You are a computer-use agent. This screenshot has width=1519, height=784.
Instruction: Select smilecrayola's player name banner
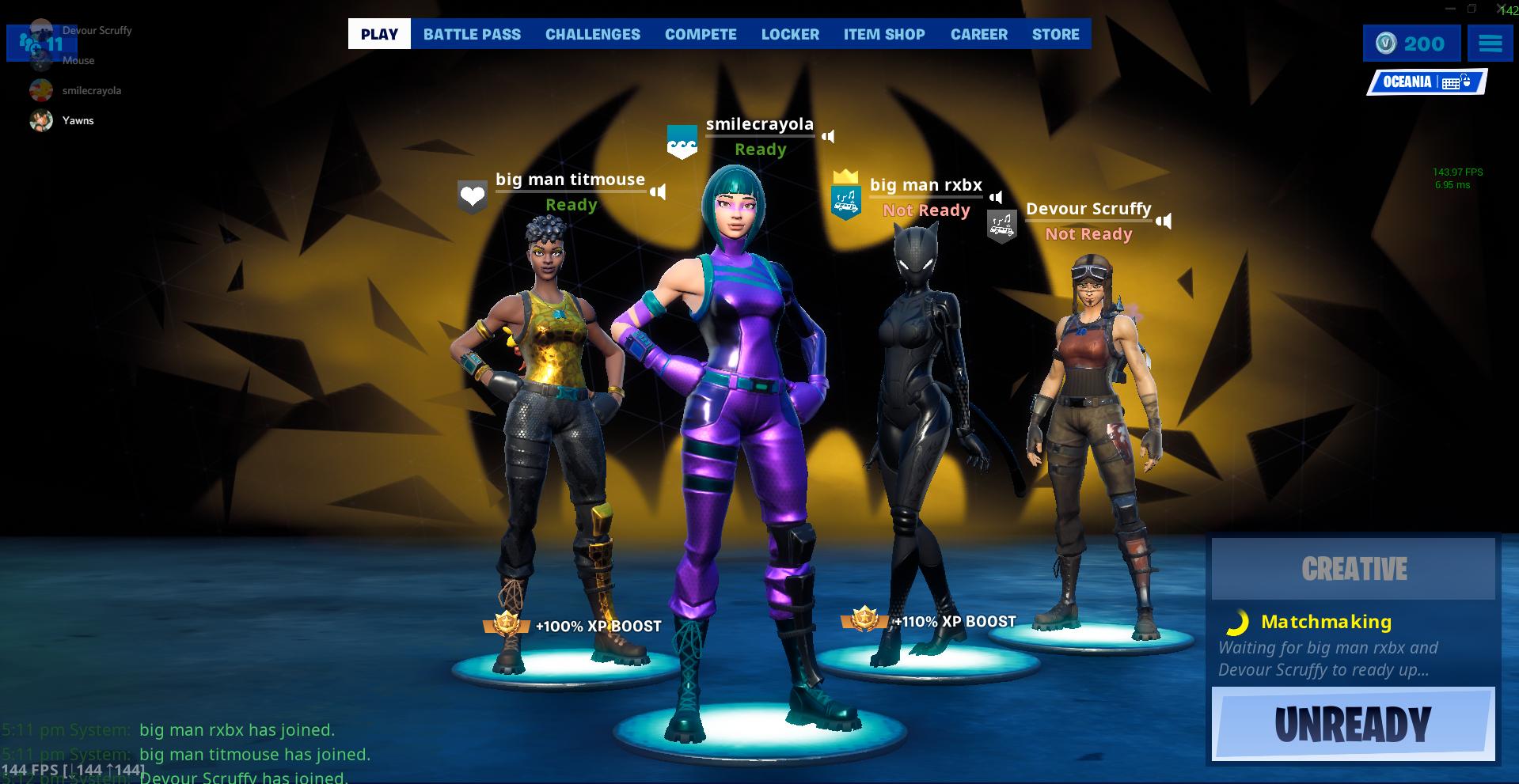759,124
